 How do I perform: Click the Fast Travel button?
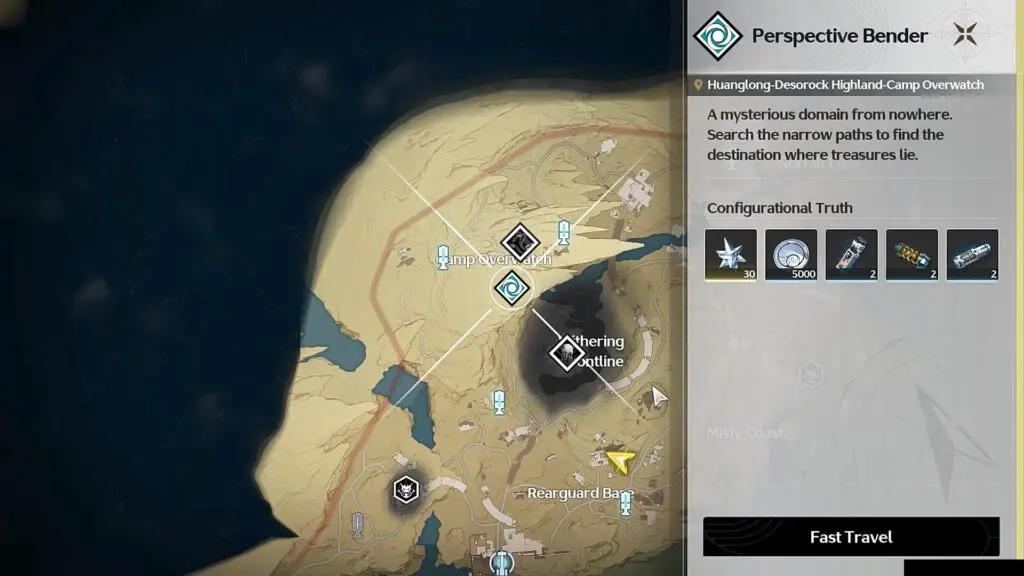click(x=851, y=537)
